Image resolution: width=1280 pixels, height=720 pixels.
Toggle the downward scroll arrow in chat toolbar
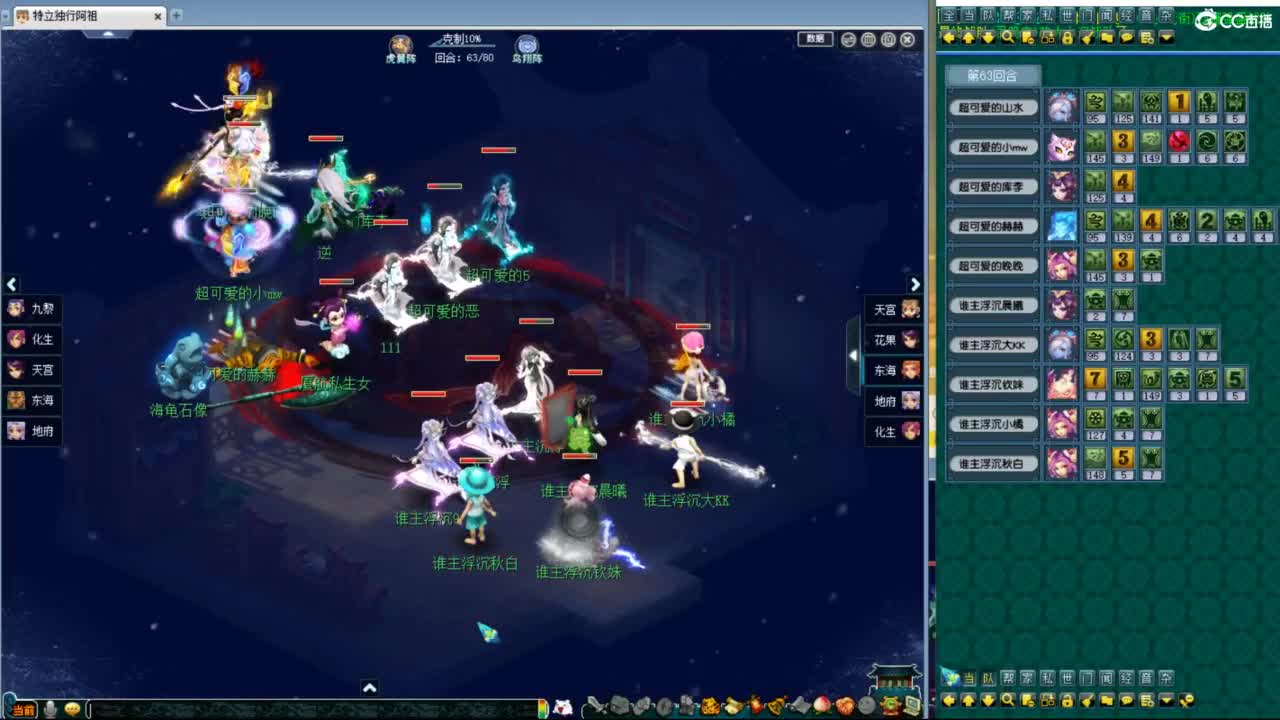point(989,37)
